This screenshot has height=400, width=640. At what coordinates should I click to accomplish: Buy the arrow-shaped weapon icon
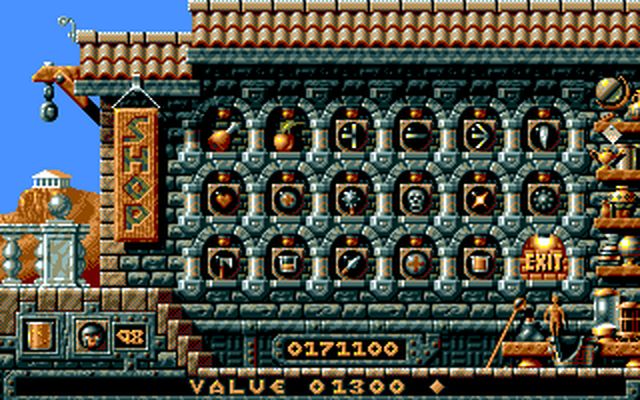[x=479, y=135]
